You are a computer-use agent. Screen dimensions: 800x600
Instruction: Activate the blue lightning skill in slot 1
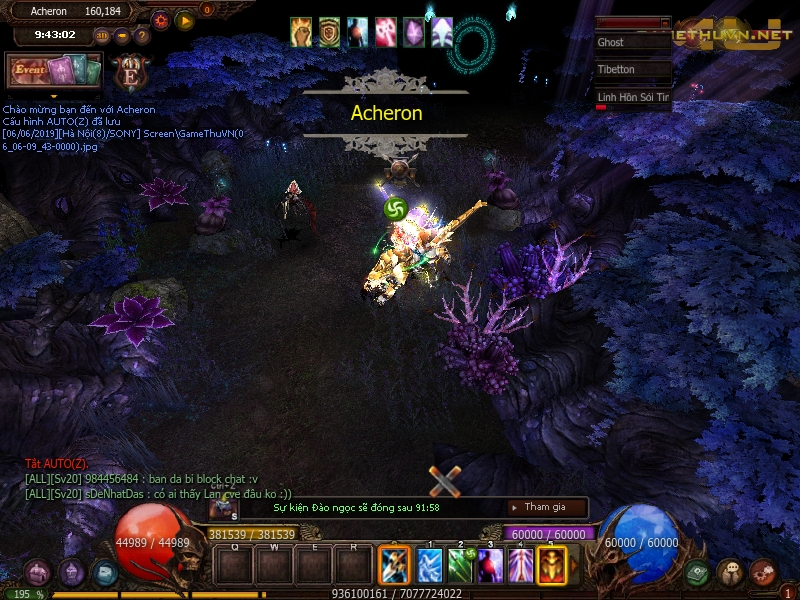pos(429,565)
